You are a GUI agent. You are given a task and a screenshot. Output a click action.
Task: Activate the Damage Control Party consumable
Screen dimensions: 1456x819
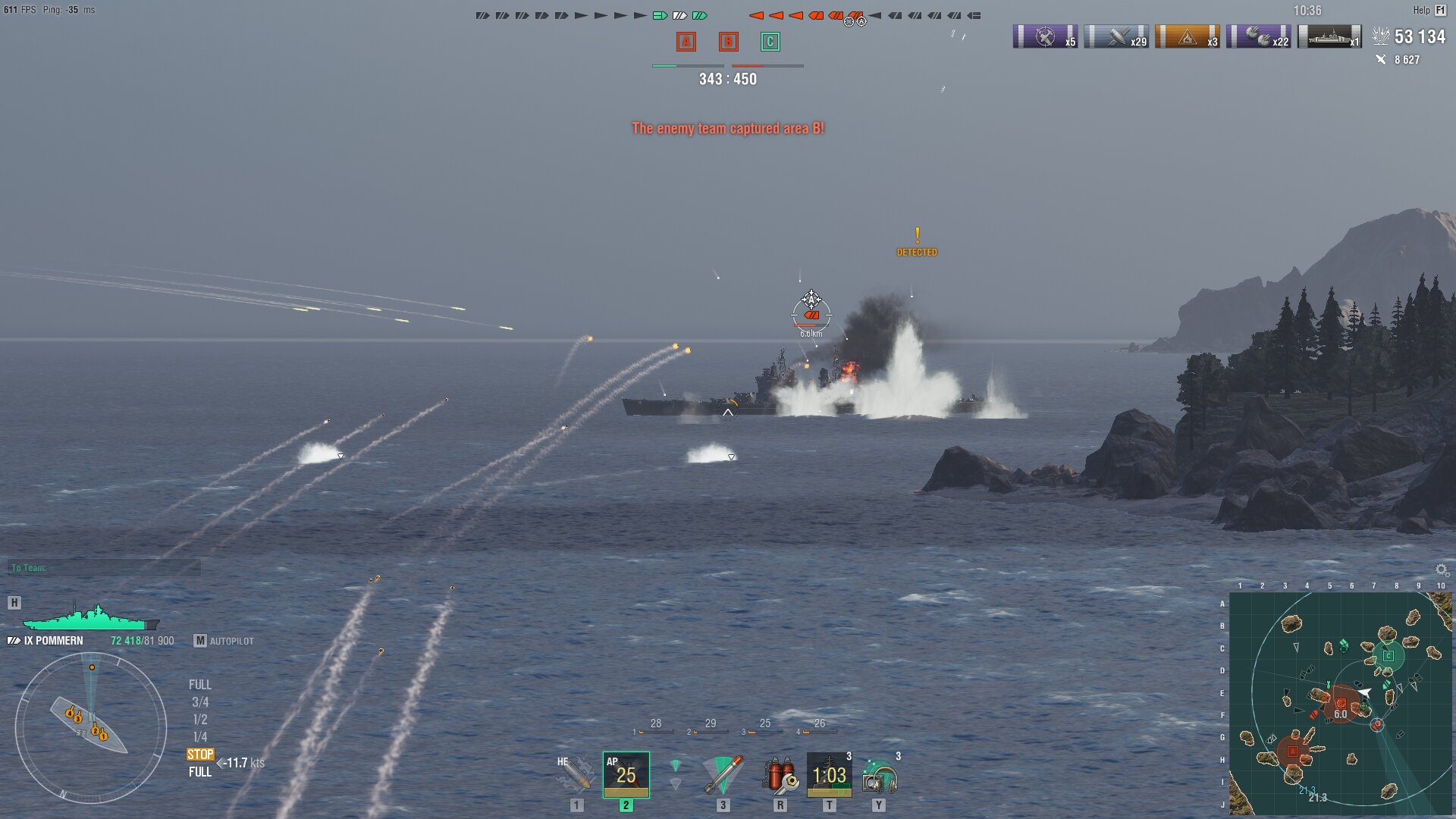point(780,774)
